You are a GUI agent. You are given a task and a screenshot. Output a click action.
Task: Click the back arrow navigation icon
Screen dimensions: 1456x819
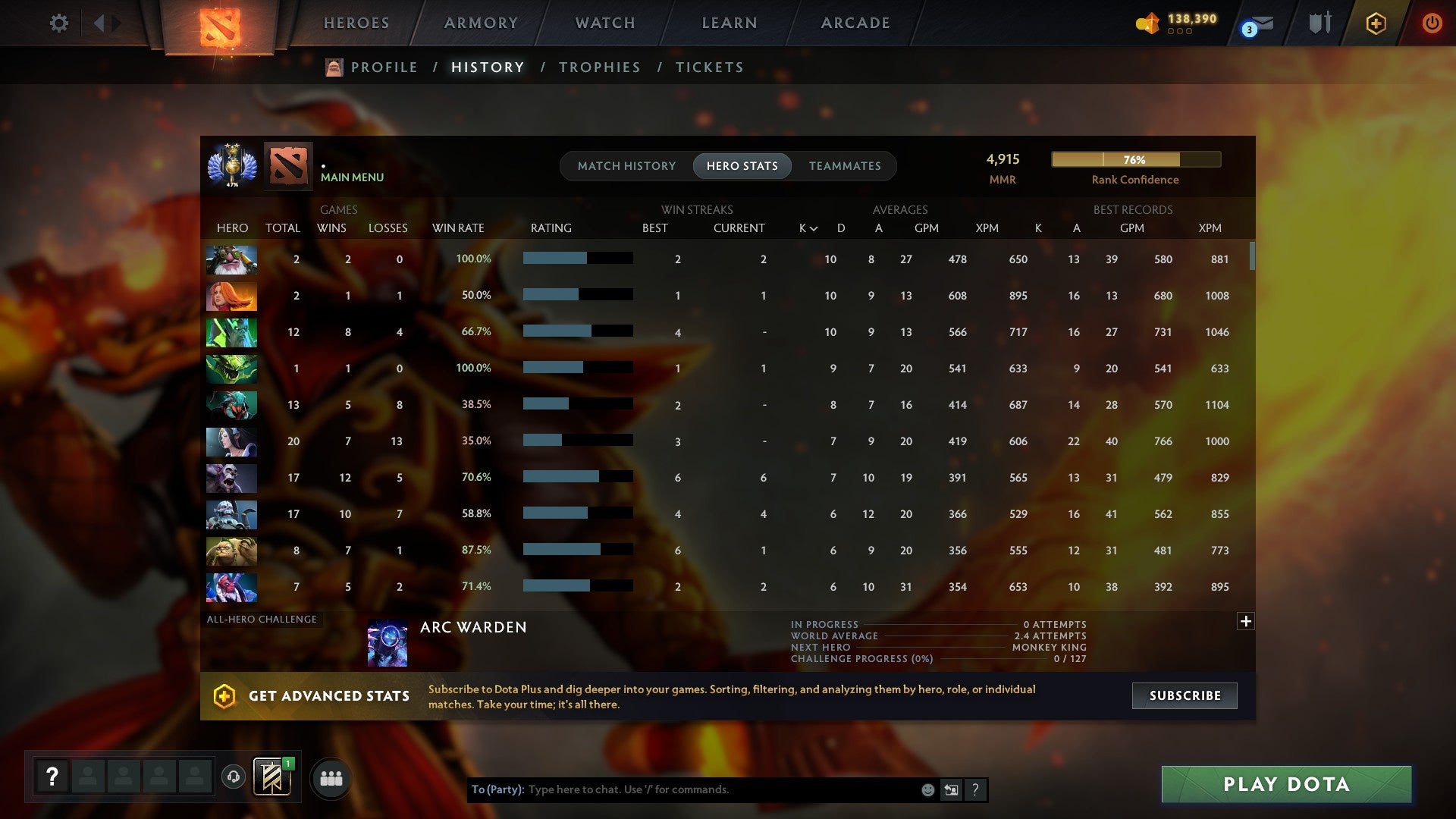point(99,23)
